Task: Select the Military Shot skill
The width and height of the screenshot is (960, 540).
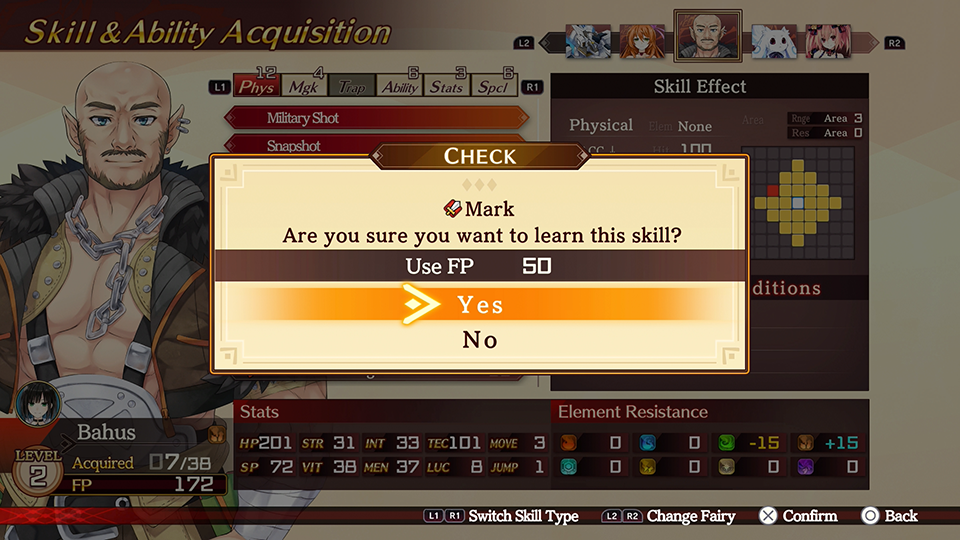Action: (x=303, y=118)
